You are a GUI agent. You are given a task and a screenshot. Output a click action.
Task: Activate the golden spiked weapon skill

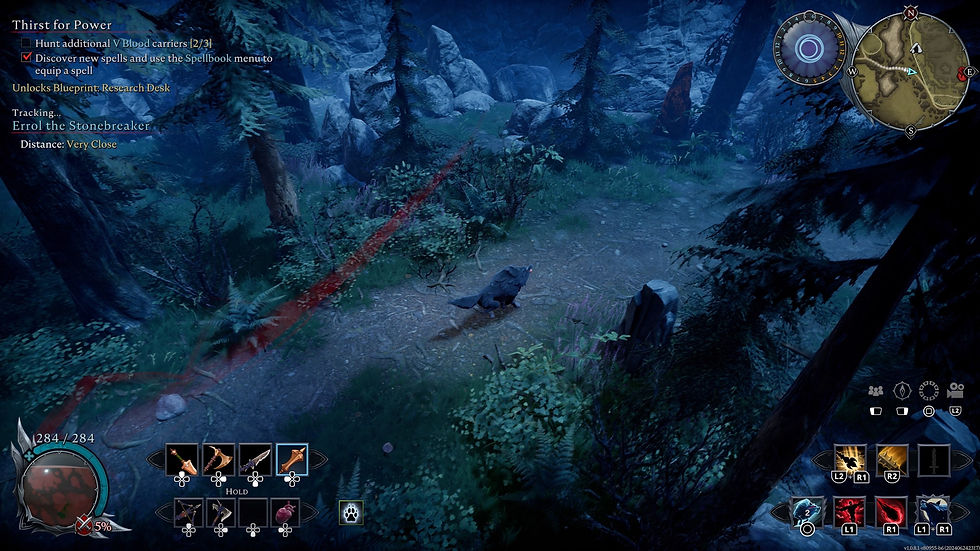892,460
